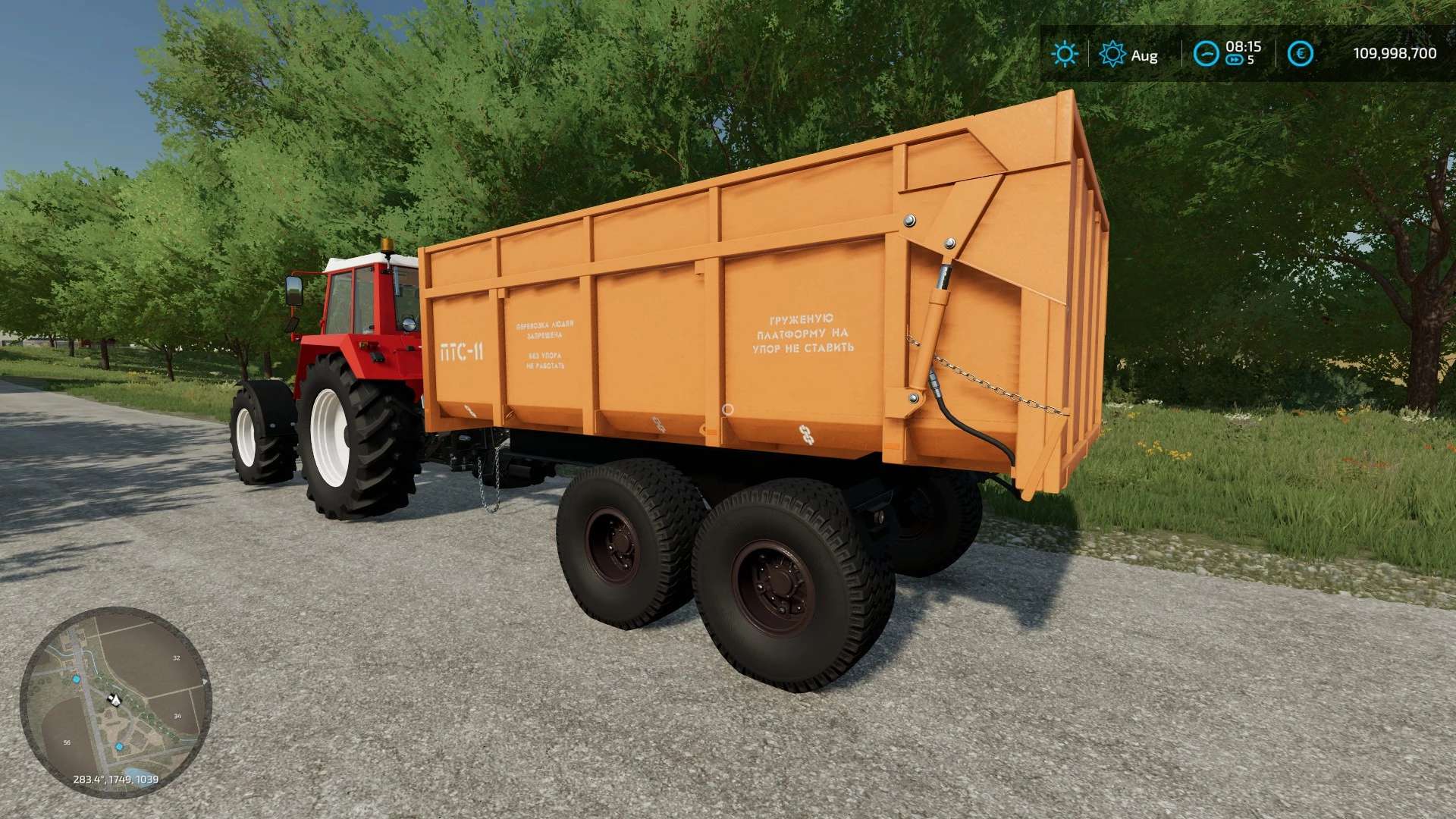This screenshot has width=1456, height=819.
Task: Select field 56 on the minimap
Action: [67, 742]
